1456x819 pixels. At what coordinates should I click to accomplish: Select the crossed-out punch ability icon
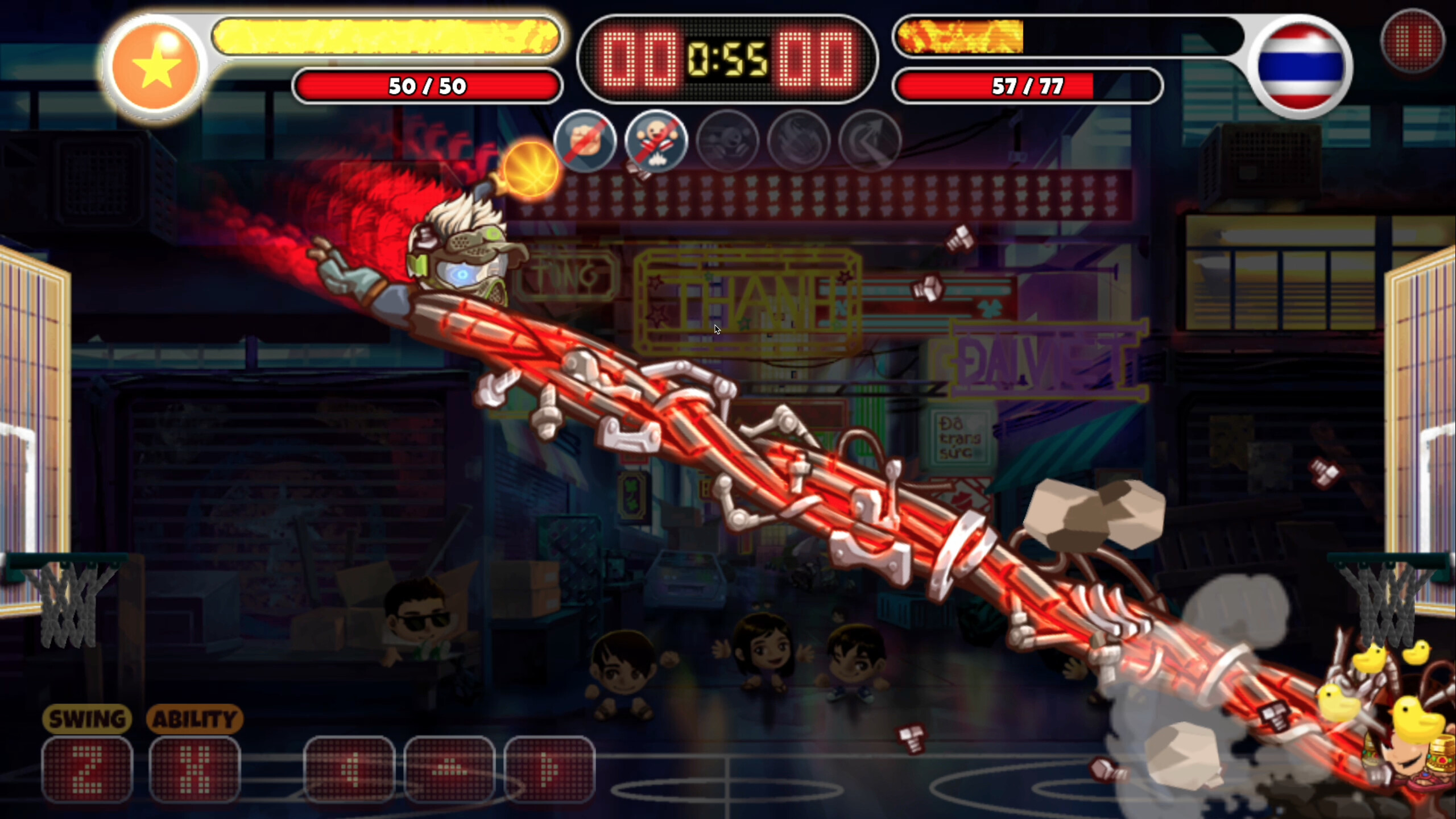coord(586,143)
